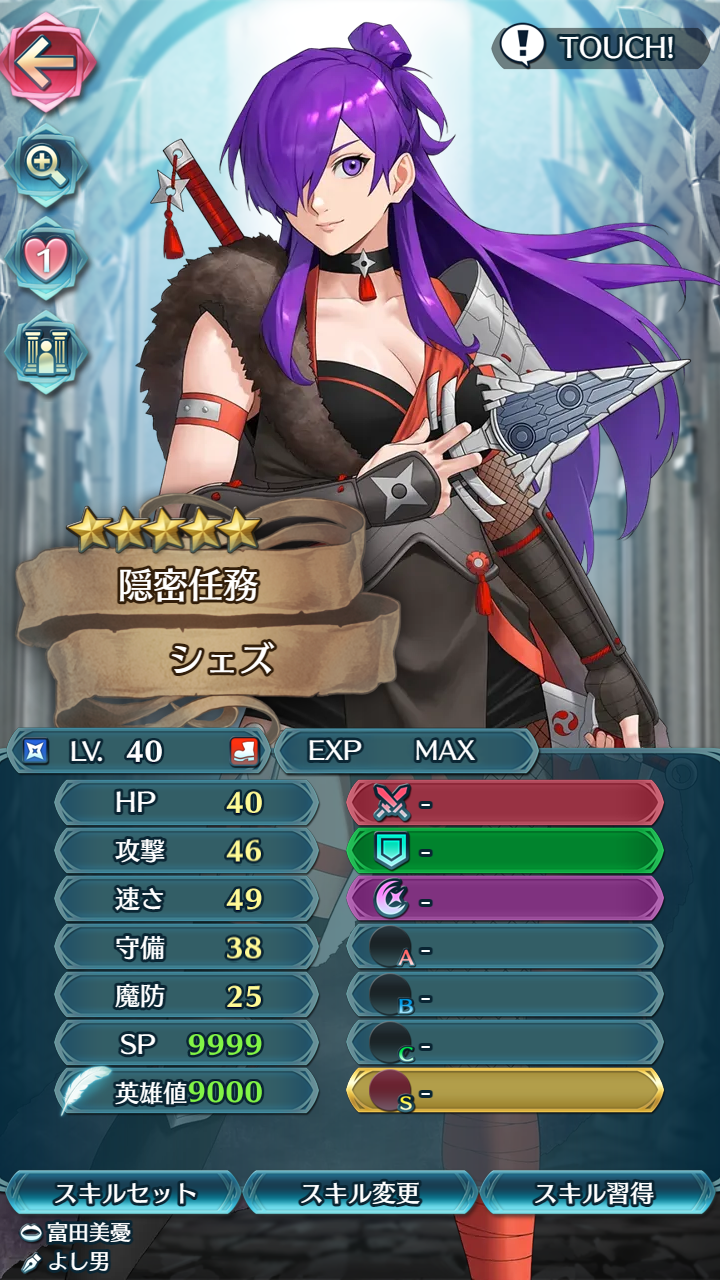Select the red weapon skill slot
Screen dimensions: 720x1280
[505, 803]
